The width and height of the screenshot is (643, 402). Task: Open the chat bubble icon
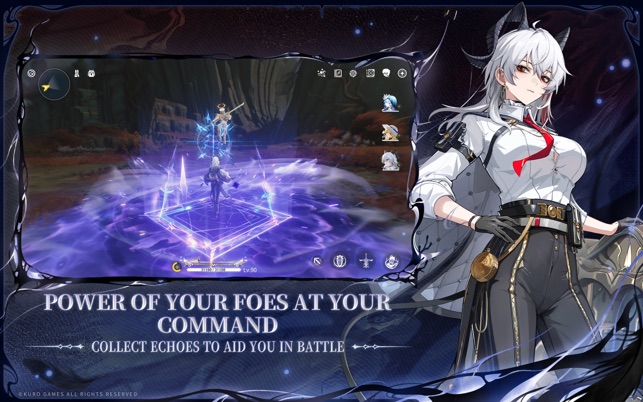(x=386, y=73)
